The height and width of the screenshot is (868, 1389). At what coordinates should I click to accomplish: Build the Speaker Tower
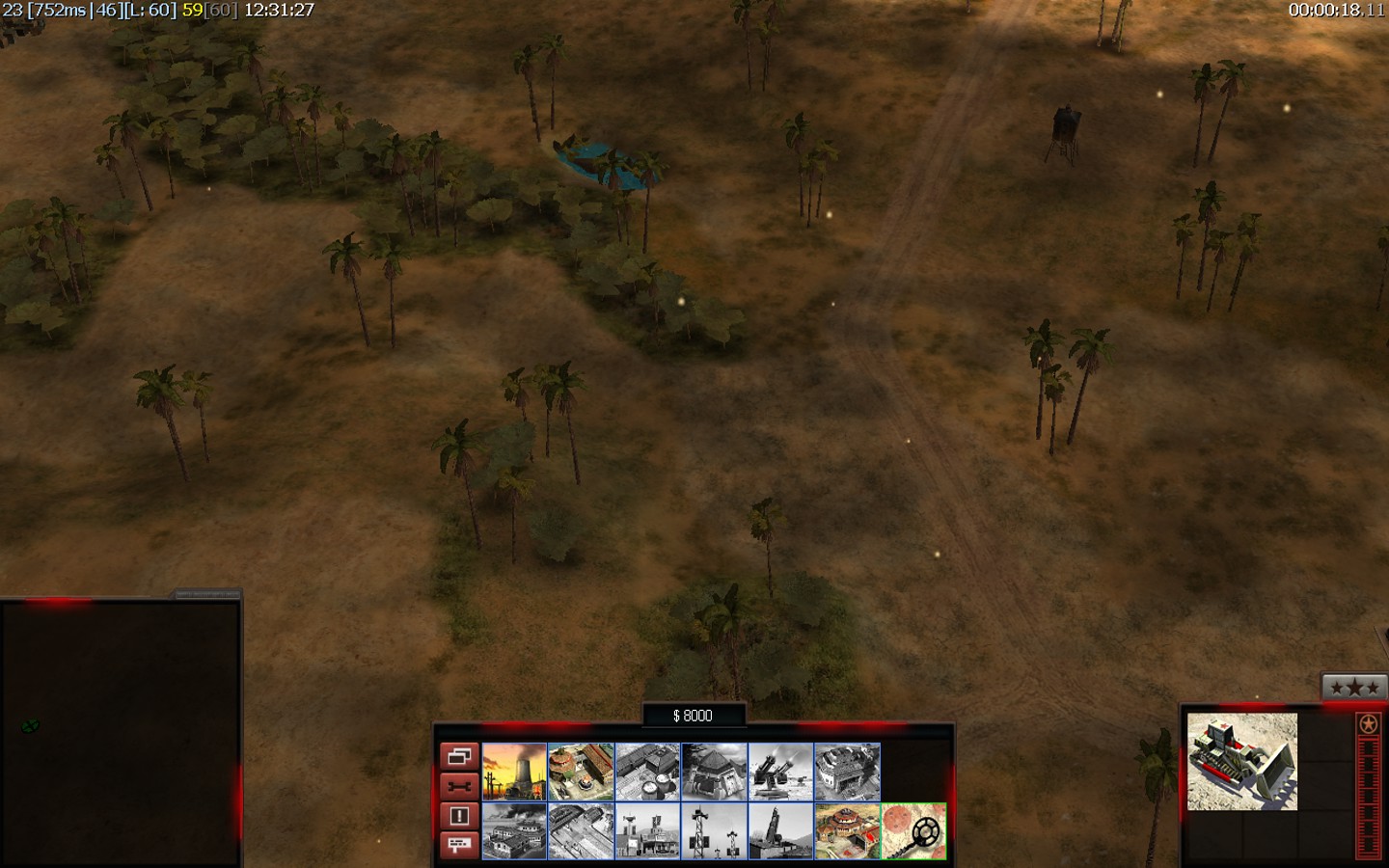(x=714, y=831)
